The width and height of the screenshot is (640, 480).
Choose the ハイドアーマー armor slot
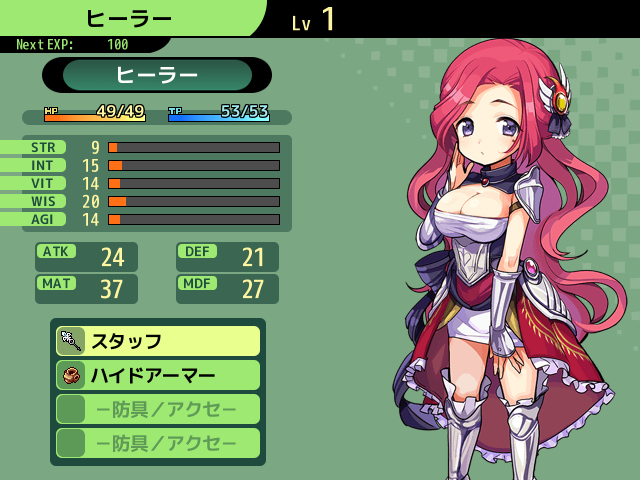(x=158, y=375)
